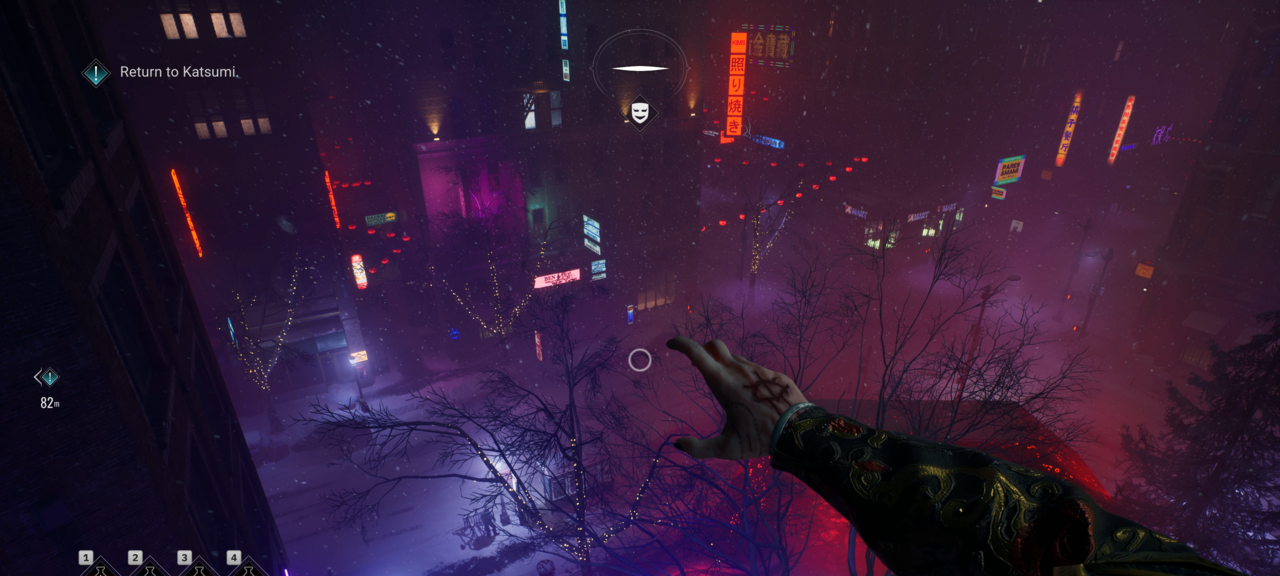Click the objective waypoint marker showing 82m
Screen dimensions: 1280x576
tap(47, 377)
